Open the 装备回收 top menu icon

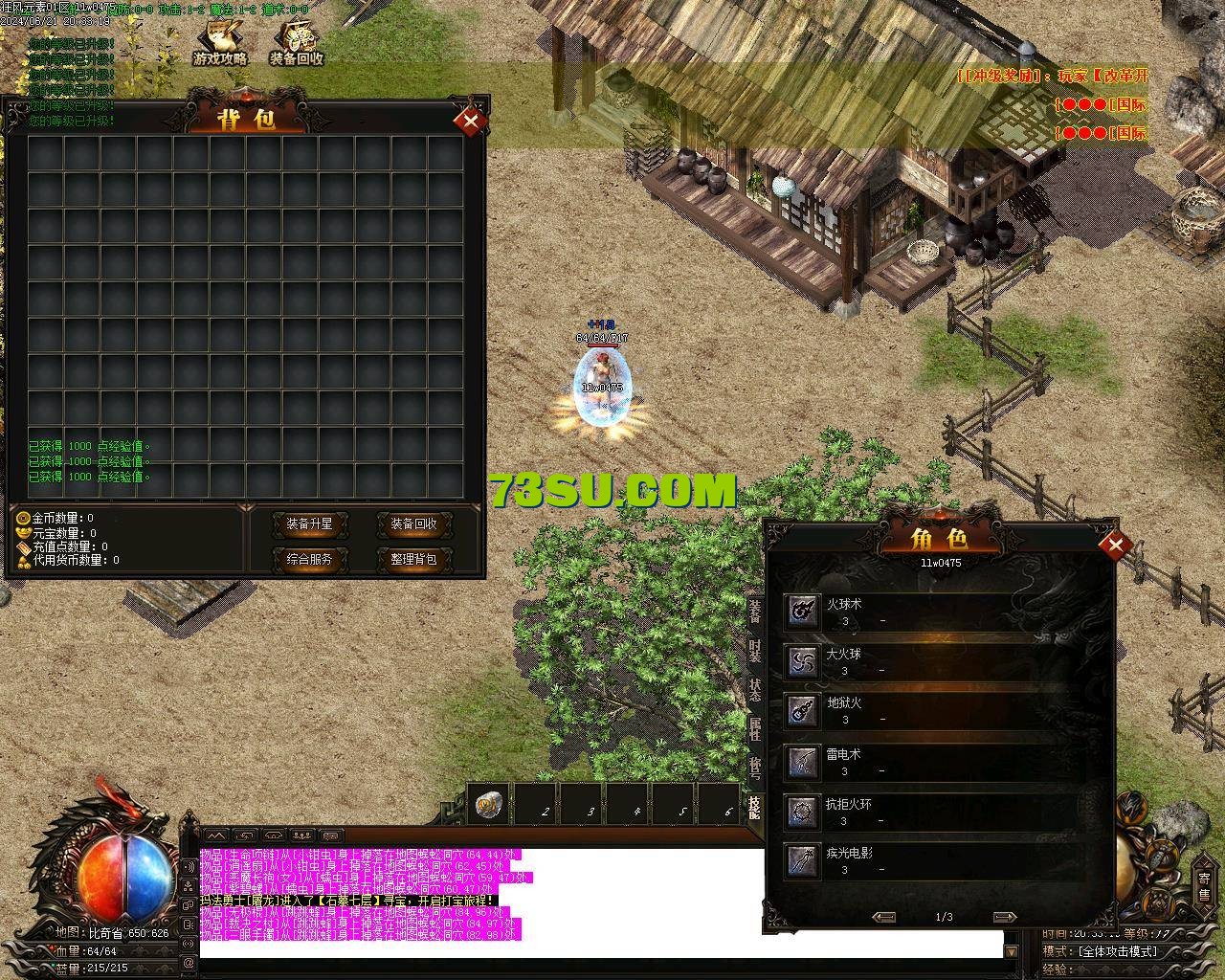tap(296, 43)
